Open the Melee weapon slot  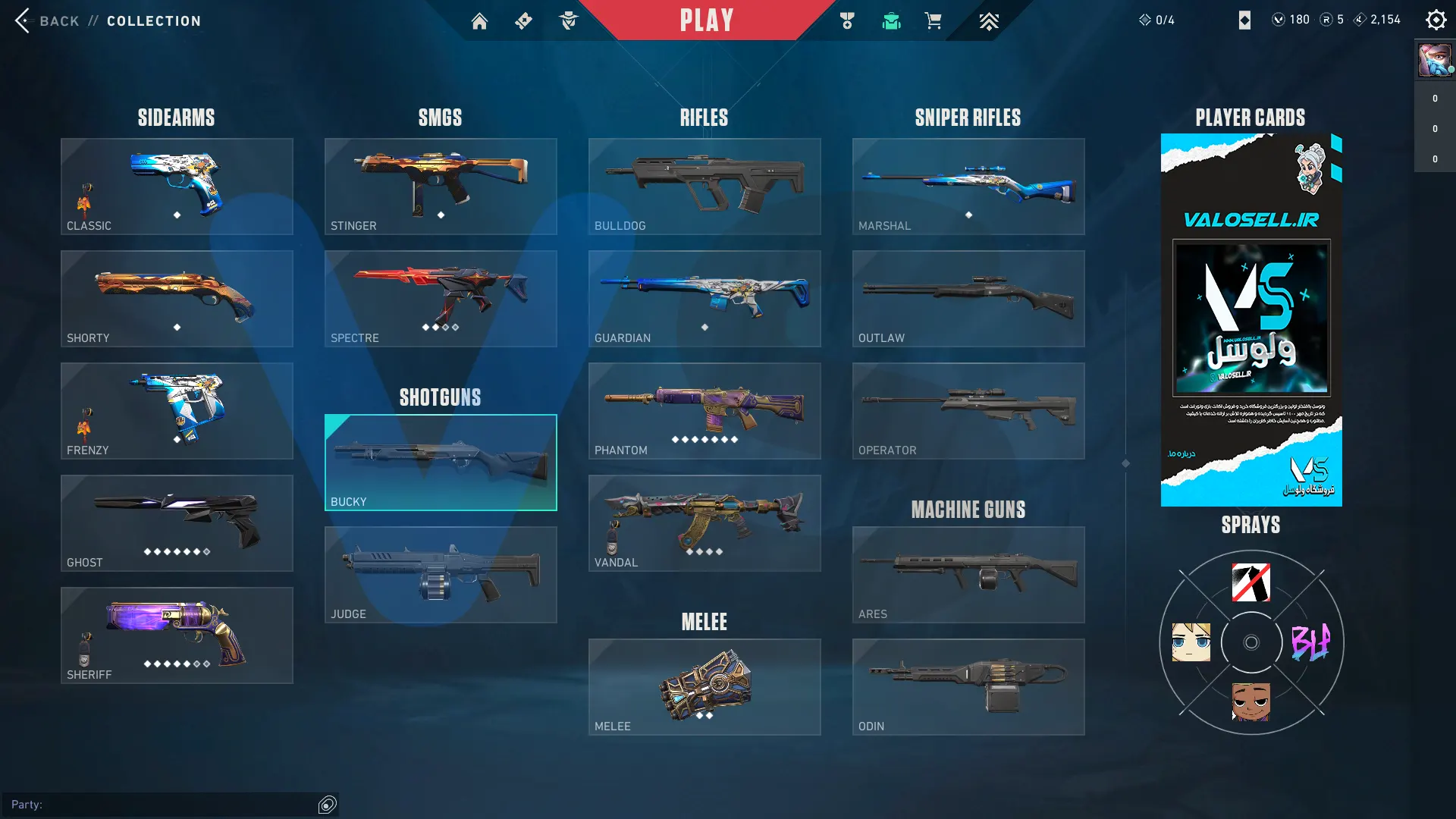704,687
